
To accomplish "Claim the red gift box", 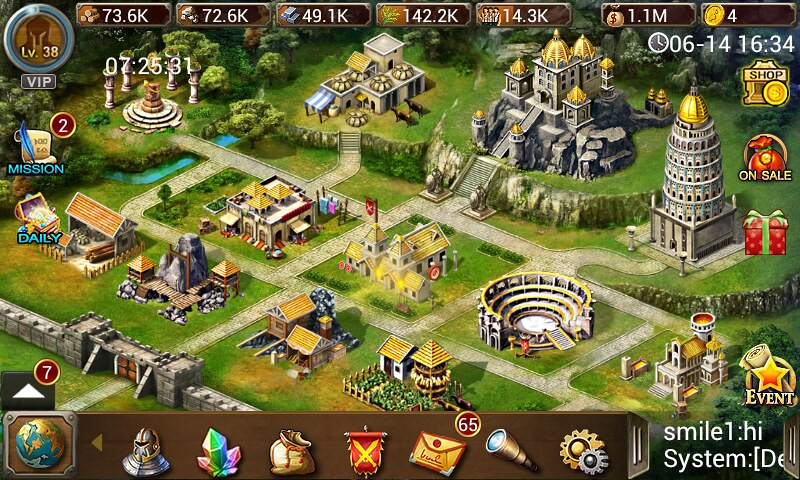I will point(765,231).
